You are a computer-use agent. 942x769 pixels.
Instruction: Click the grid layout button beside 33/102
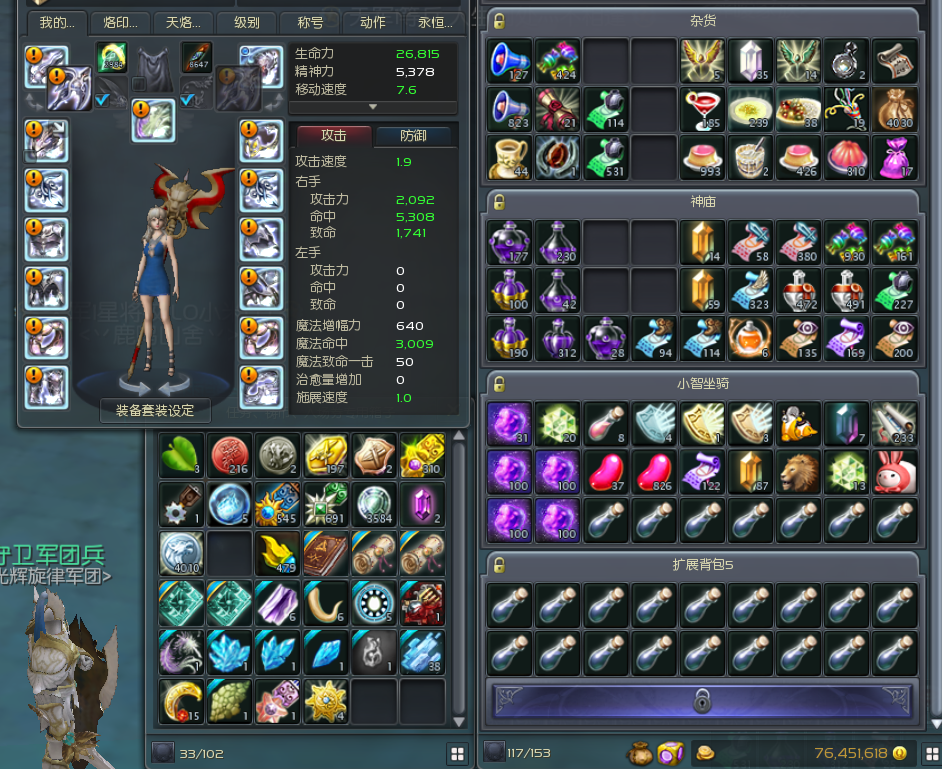pyautogui.click(x=458, y=752)
